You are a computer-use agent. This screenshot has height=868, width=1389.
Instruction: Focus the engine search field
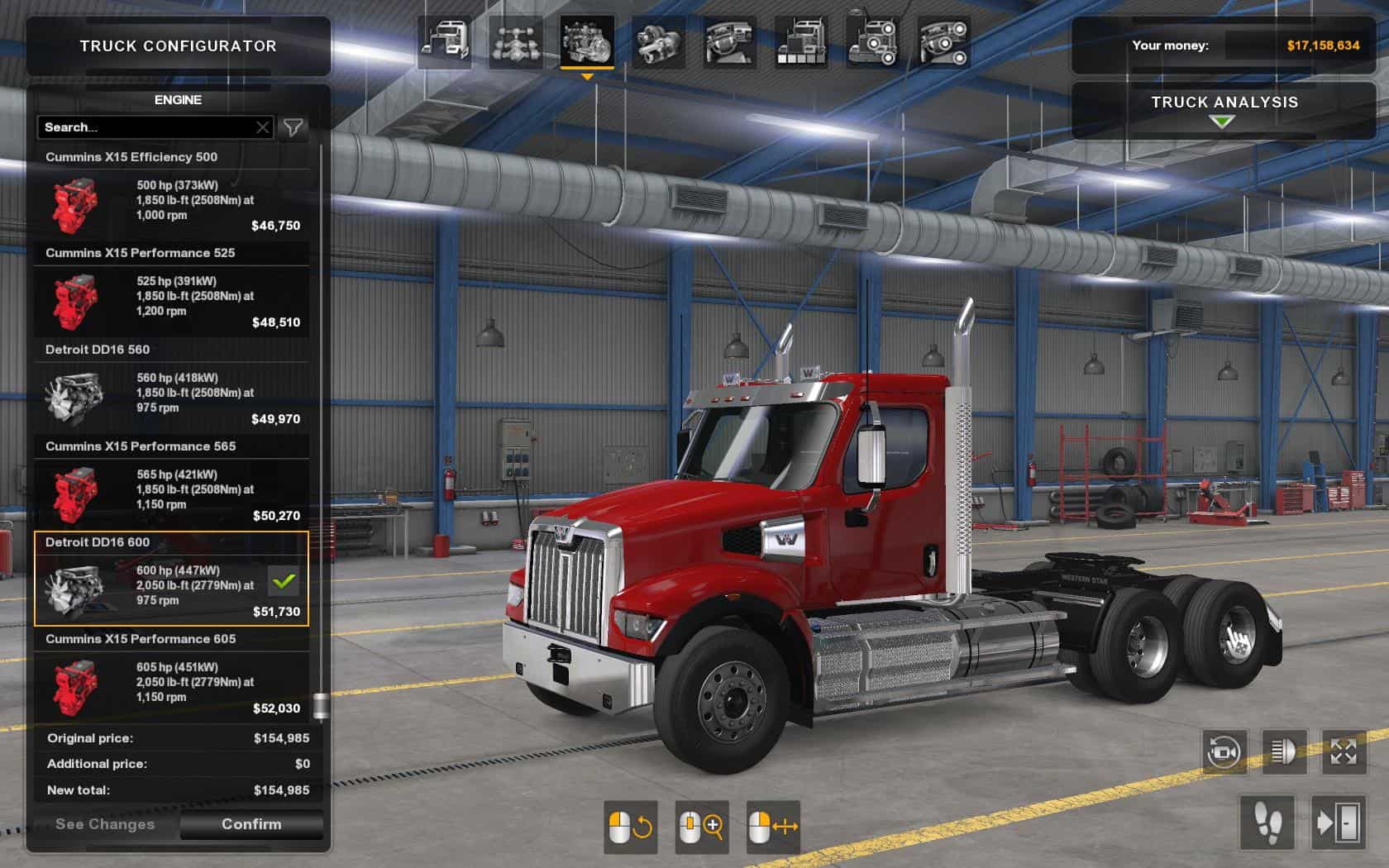pyautogui.click(x=145, y=127)
